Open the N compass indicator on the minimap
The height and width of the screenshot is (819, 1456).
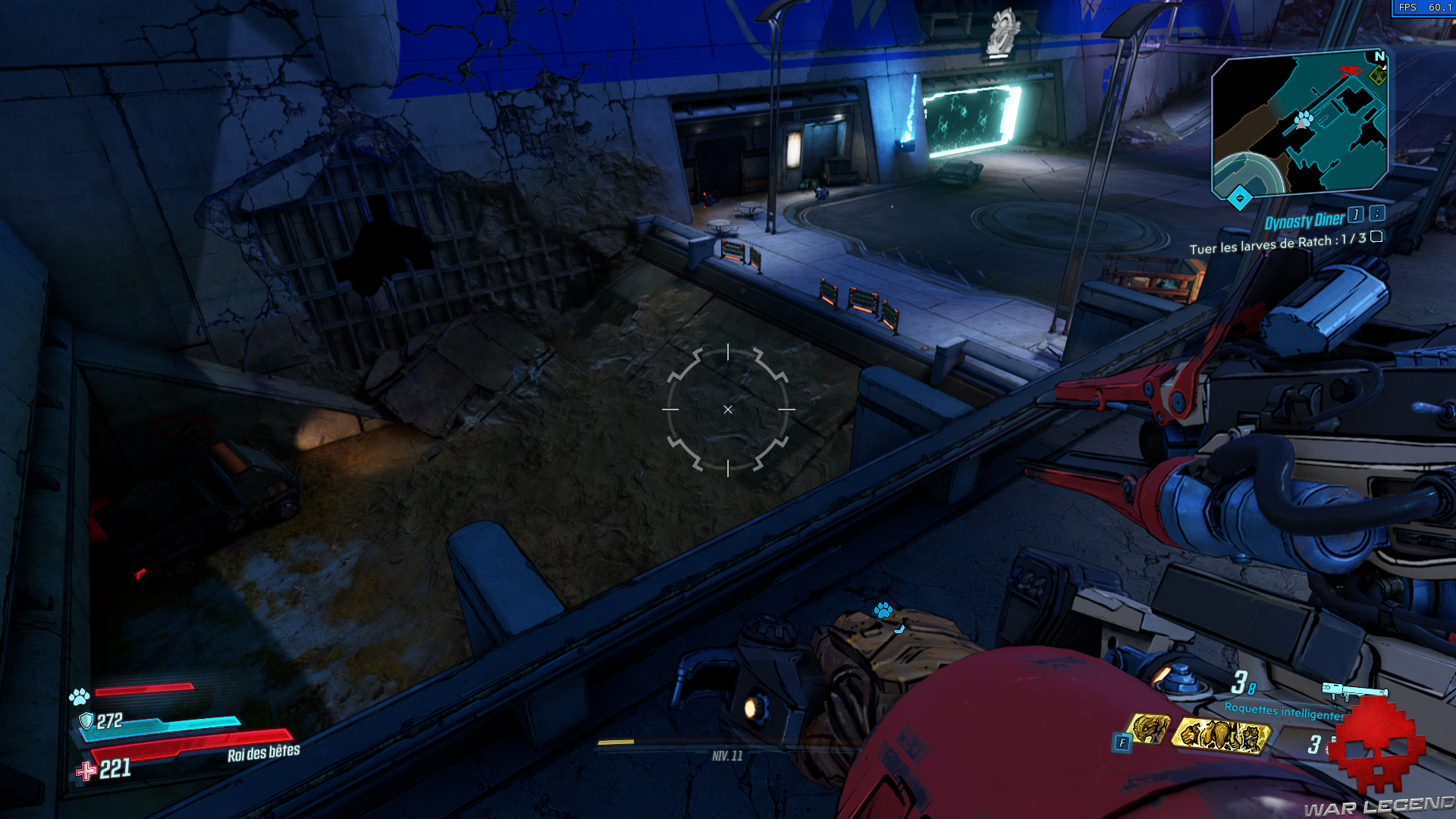point(1379,56)
